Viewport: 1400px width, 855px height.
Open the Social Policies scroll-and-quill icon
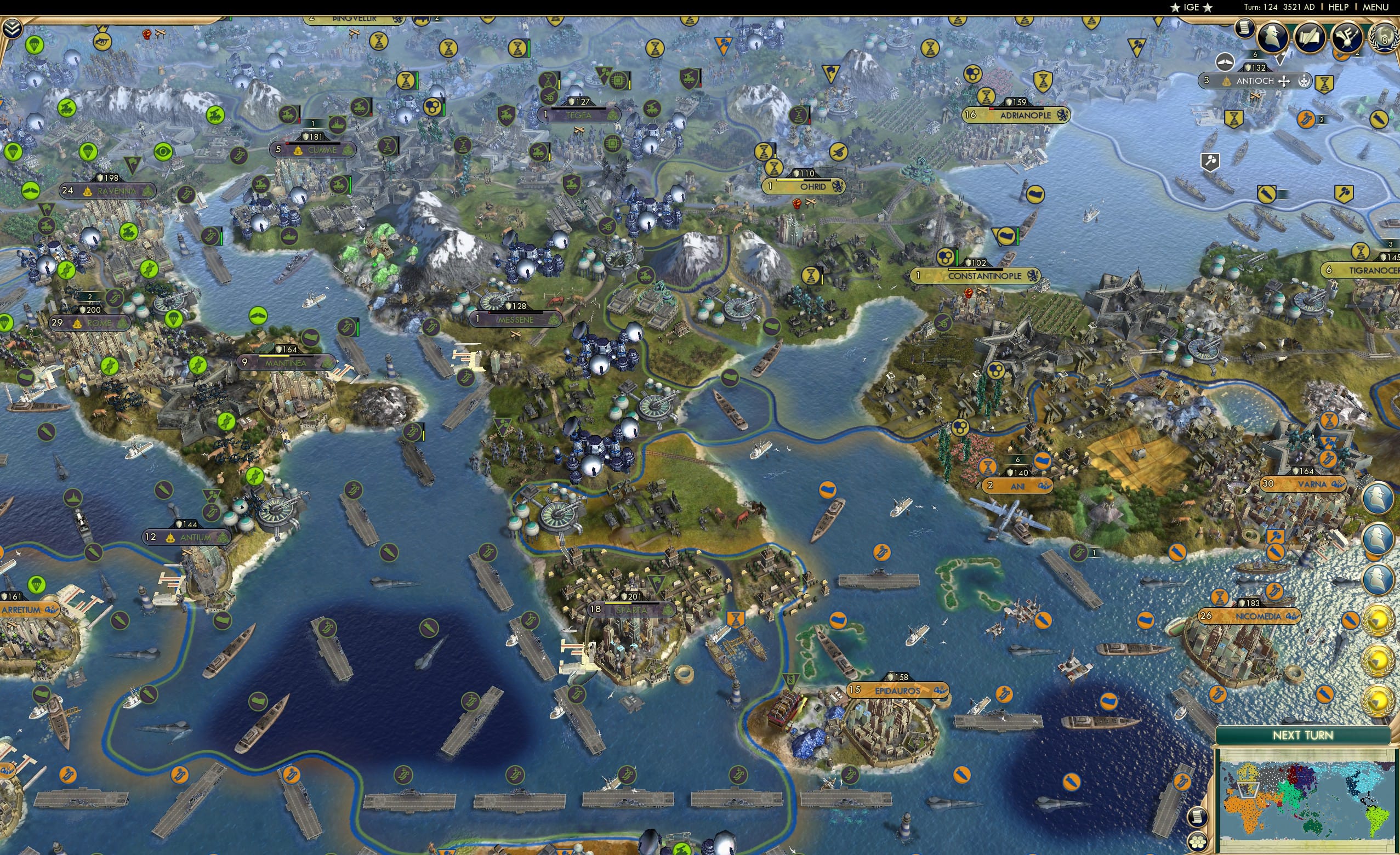pos(1309,37)
